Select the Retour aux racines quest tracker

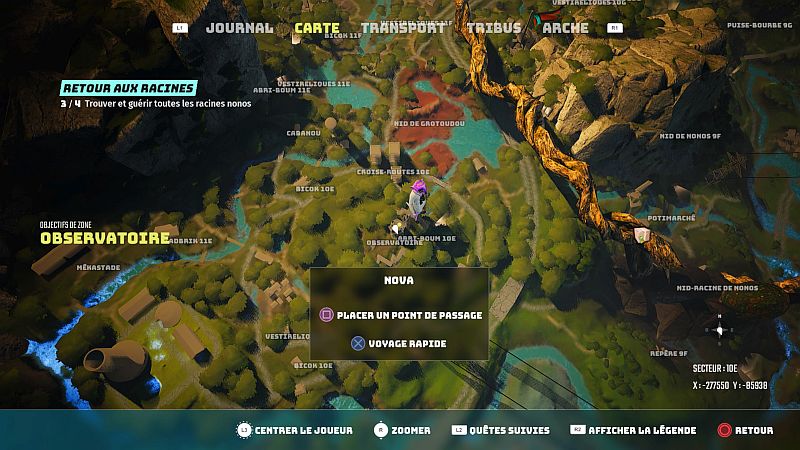[x=128, y=88]
